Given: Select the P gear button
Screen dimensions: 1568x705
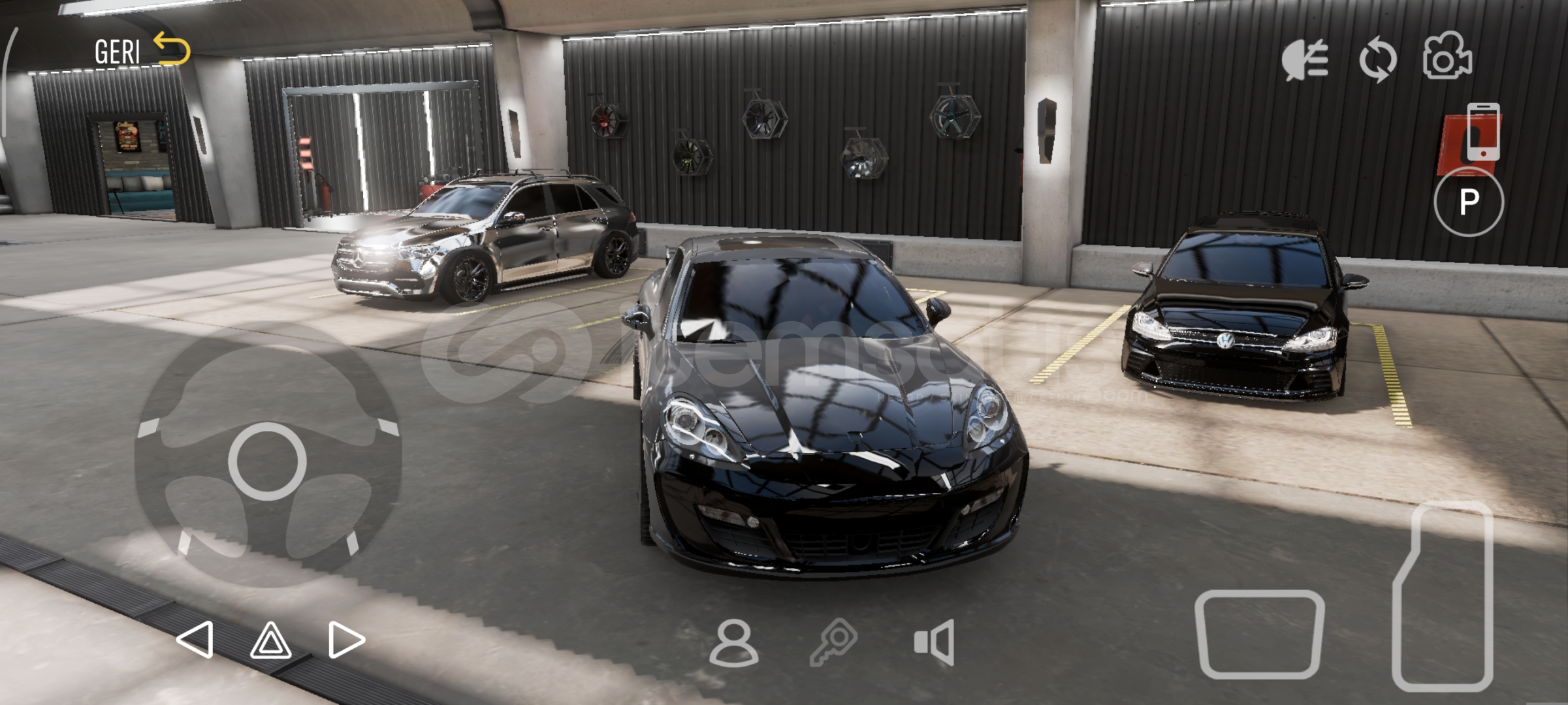Looking at the screenshot, I should point(1469,201).
